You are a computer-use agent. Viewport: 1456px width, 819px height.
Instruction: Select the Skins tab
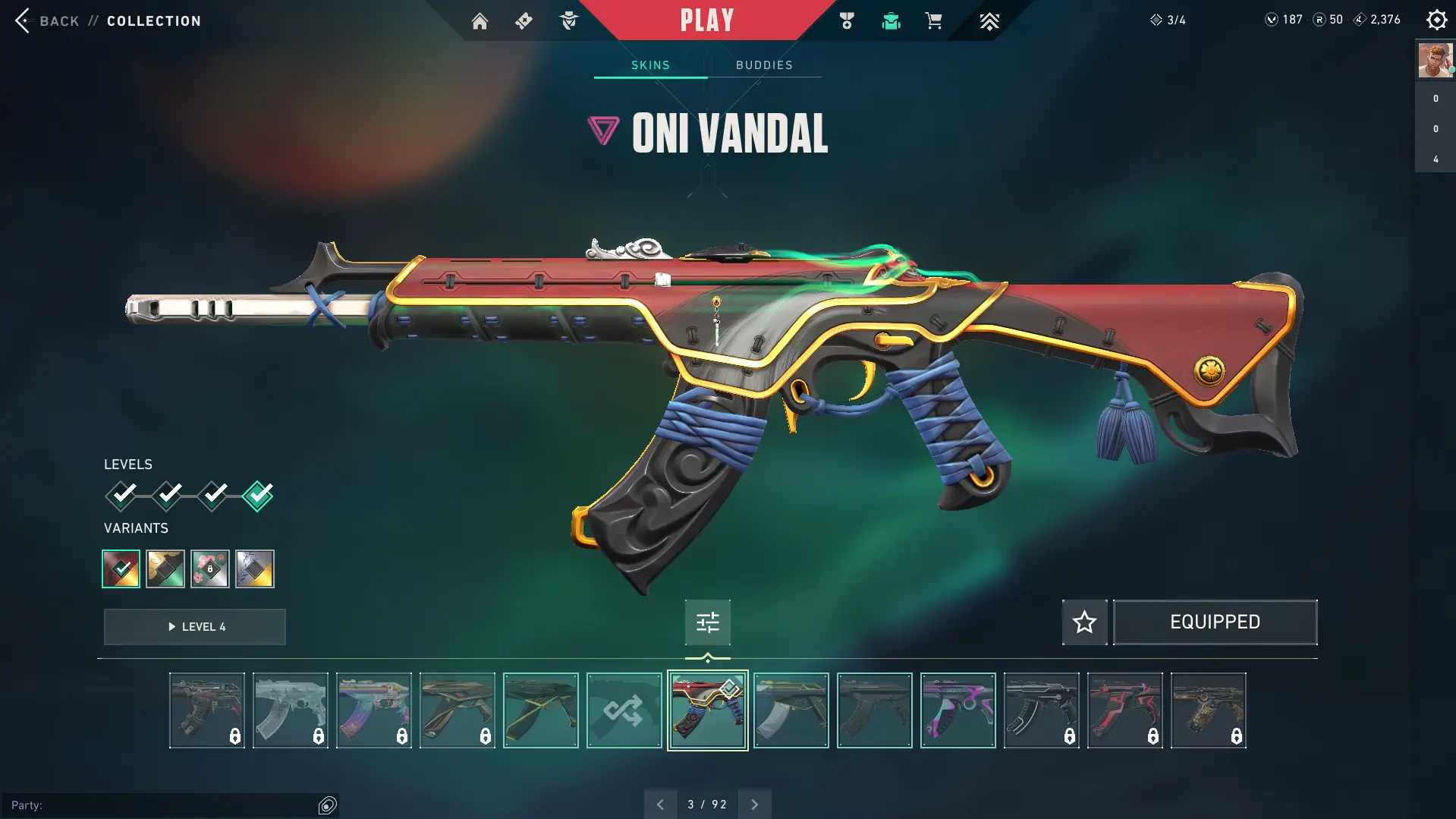650,65
